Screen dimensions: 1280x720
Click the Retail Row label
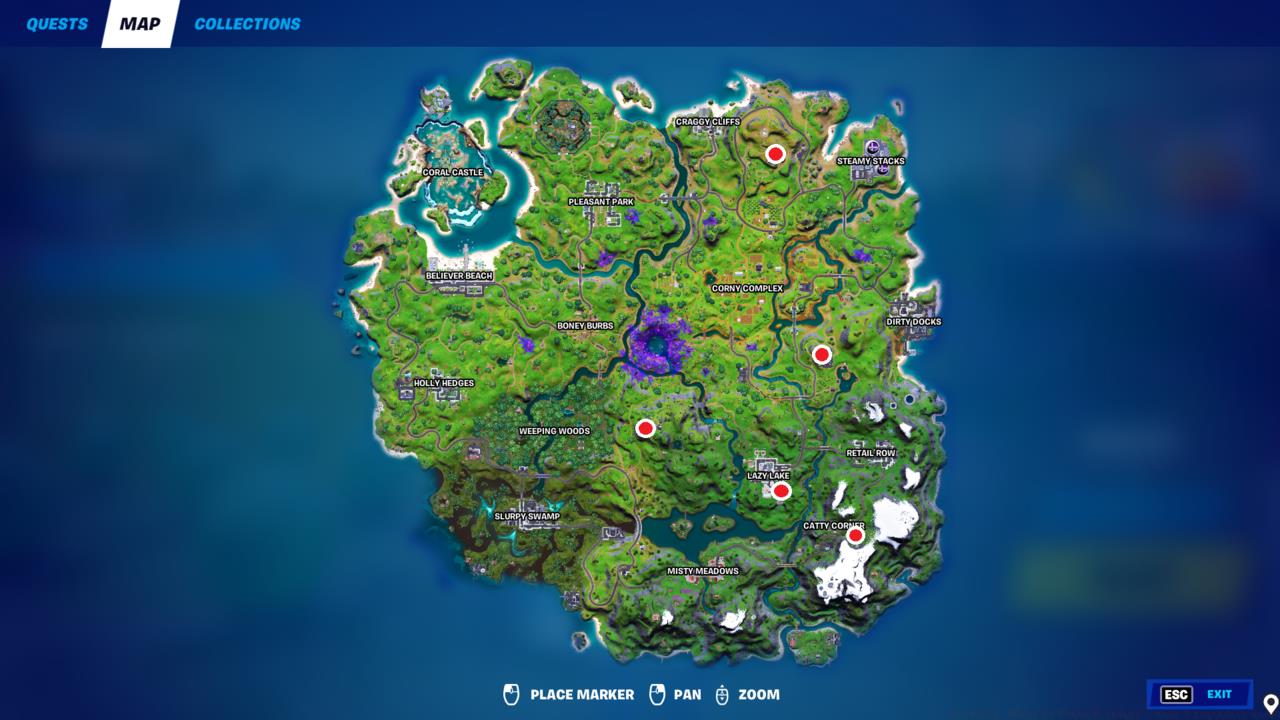(x=869, y=453)
